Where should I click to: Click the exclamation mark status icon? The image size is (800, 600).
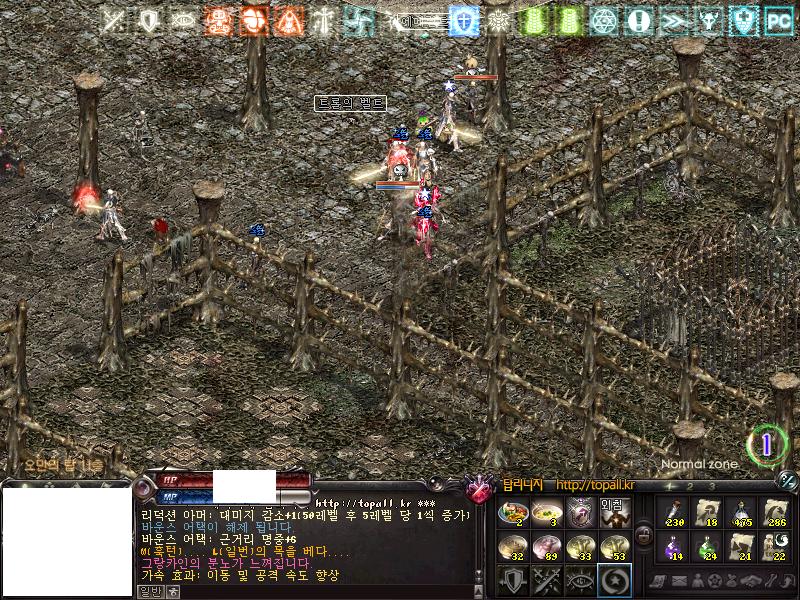coord(637,19)
